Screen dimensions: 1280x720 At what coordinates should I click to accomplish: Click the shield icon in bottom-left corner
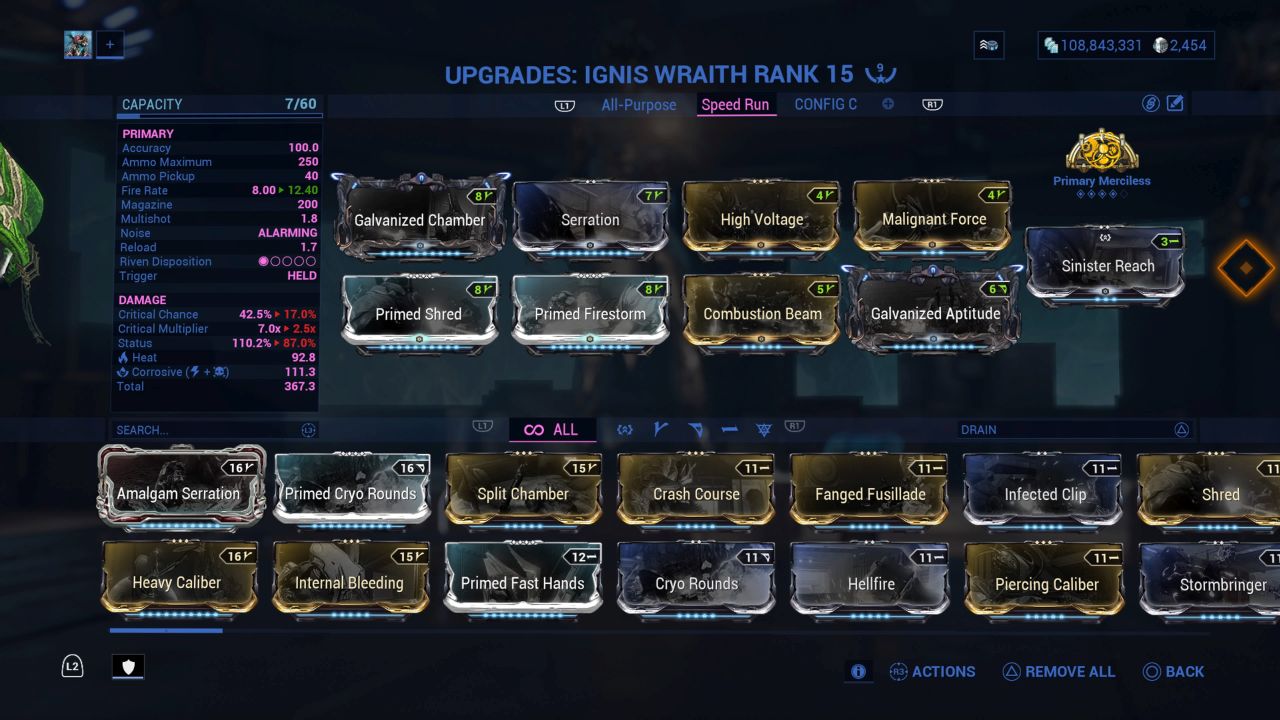point(127,666)
